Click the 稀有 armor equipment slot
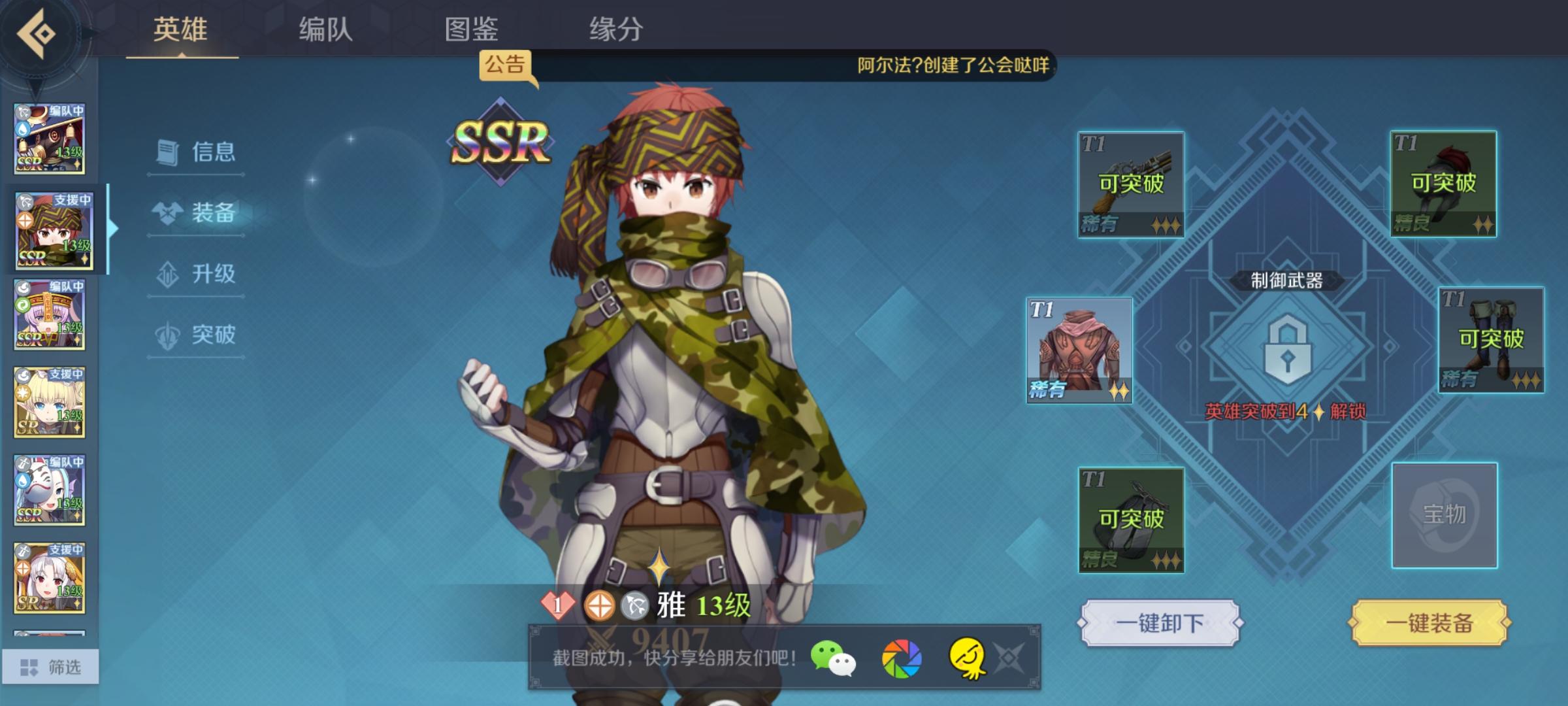 [1081, 352]
